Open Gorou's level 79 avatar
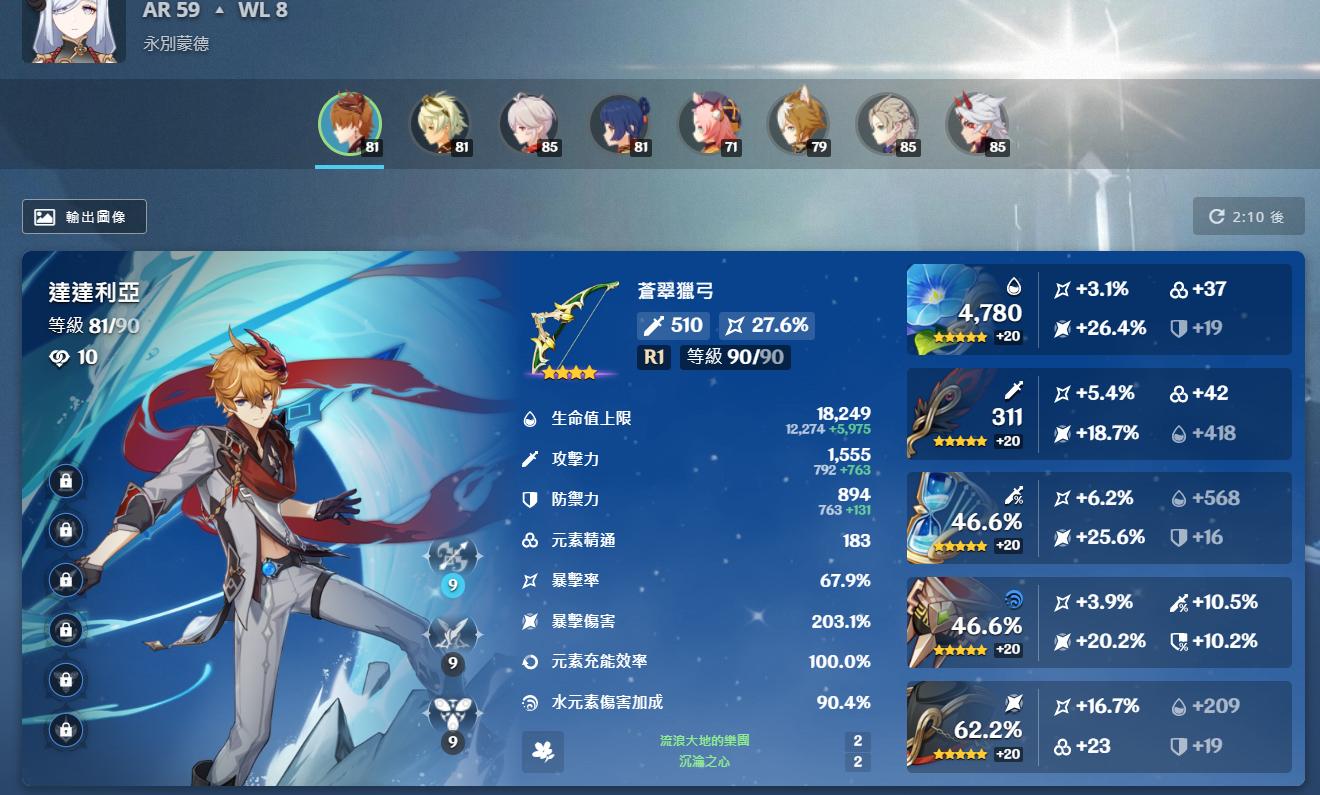The image size is (1320, 795). pyautogui.click(x=797, y=125)
